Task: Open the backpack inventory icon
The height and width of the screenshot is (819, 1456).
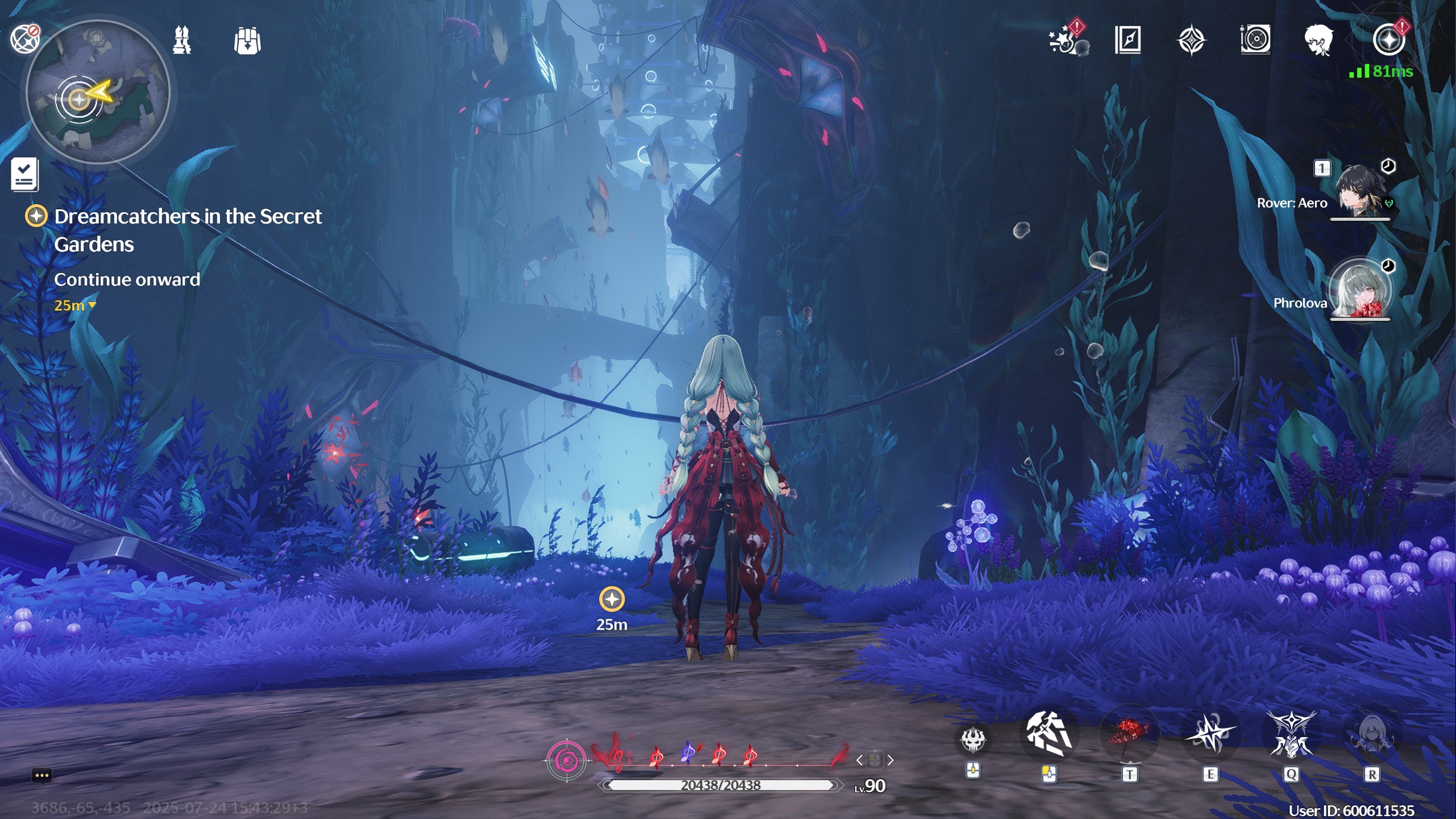Action: [247, 41]
